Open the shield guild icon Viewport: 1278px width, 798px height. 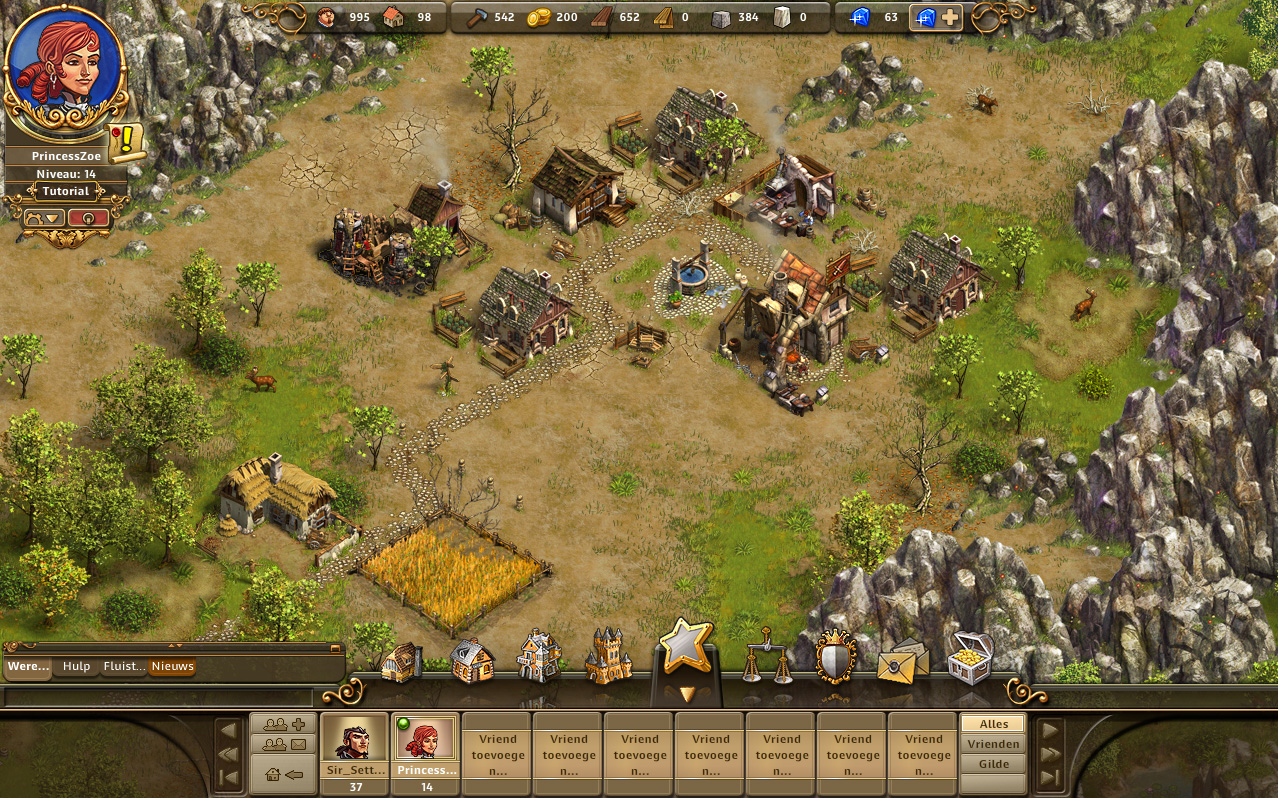click(836, 657)
